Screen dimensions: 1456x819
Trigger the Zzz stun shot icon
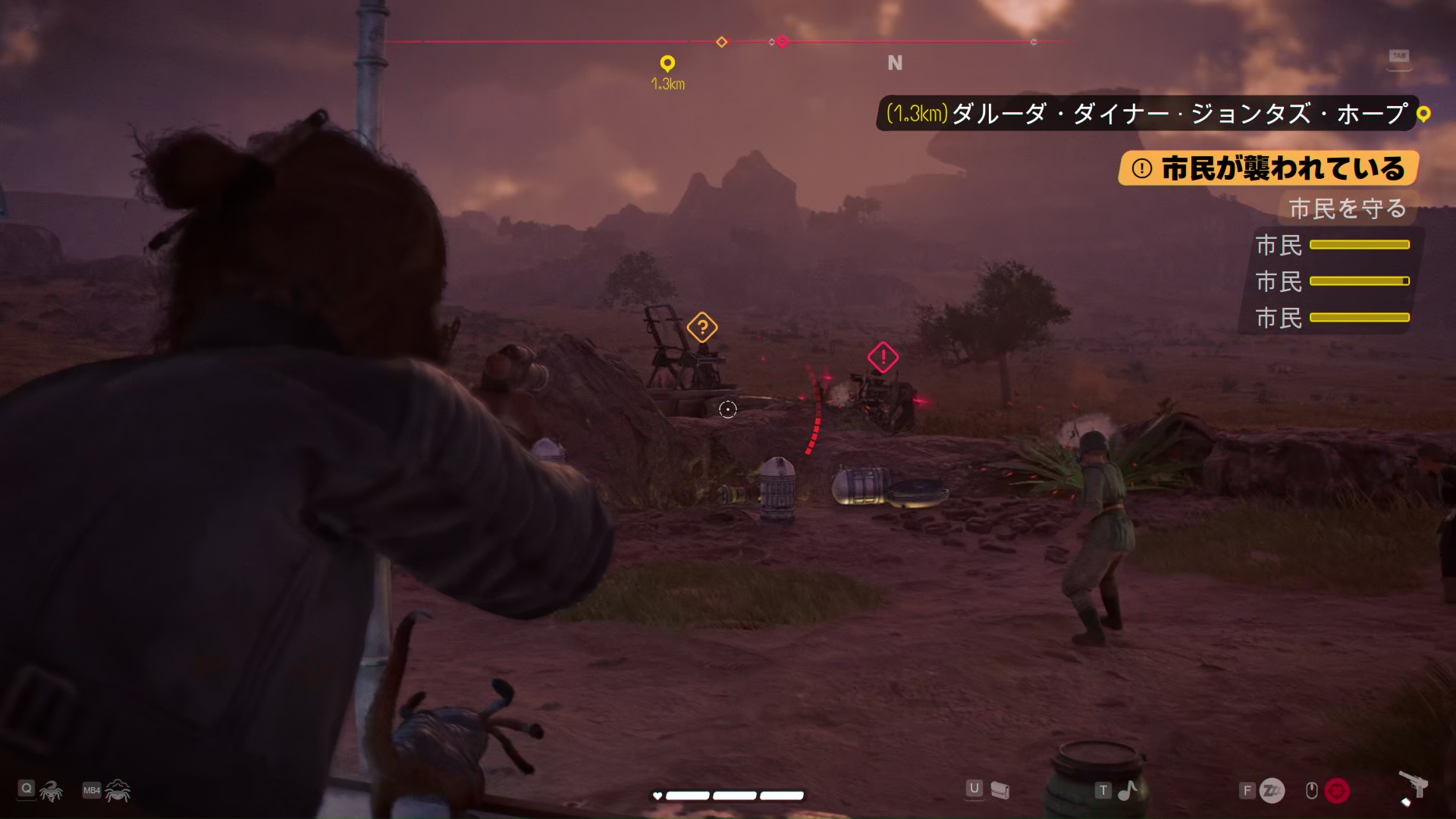pyautogui.click(x=1272, y=791)
